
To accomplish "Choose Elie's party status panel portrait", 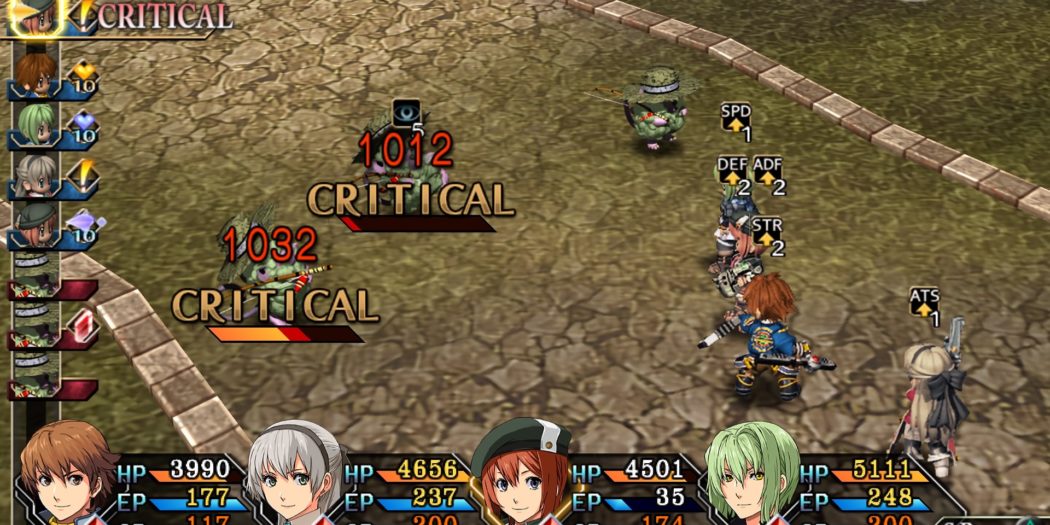I will click(295, 475).
